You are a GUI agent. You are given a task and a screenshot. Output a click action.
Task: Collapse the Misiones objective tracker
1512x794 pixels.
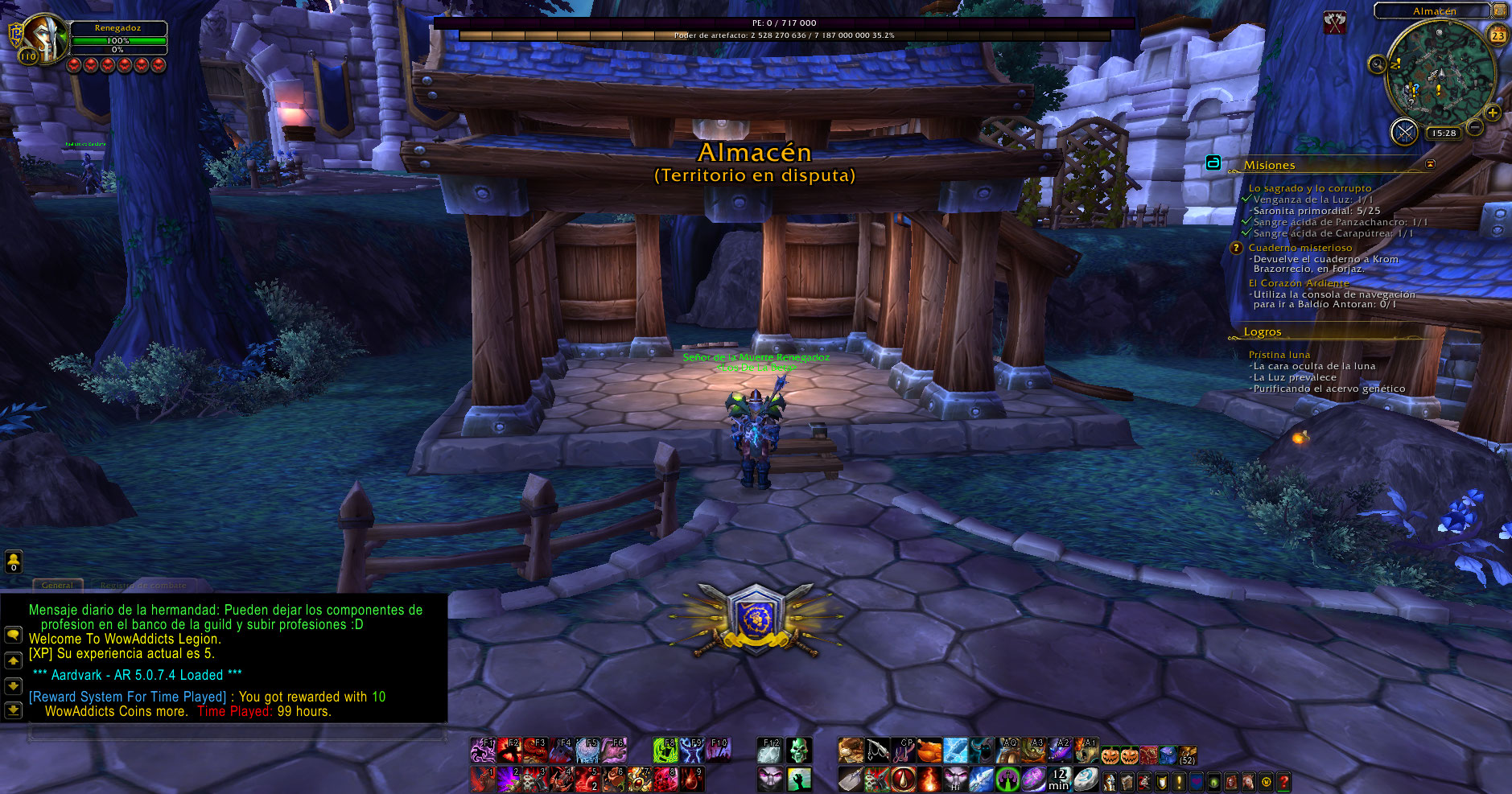tap(1430, 164)
